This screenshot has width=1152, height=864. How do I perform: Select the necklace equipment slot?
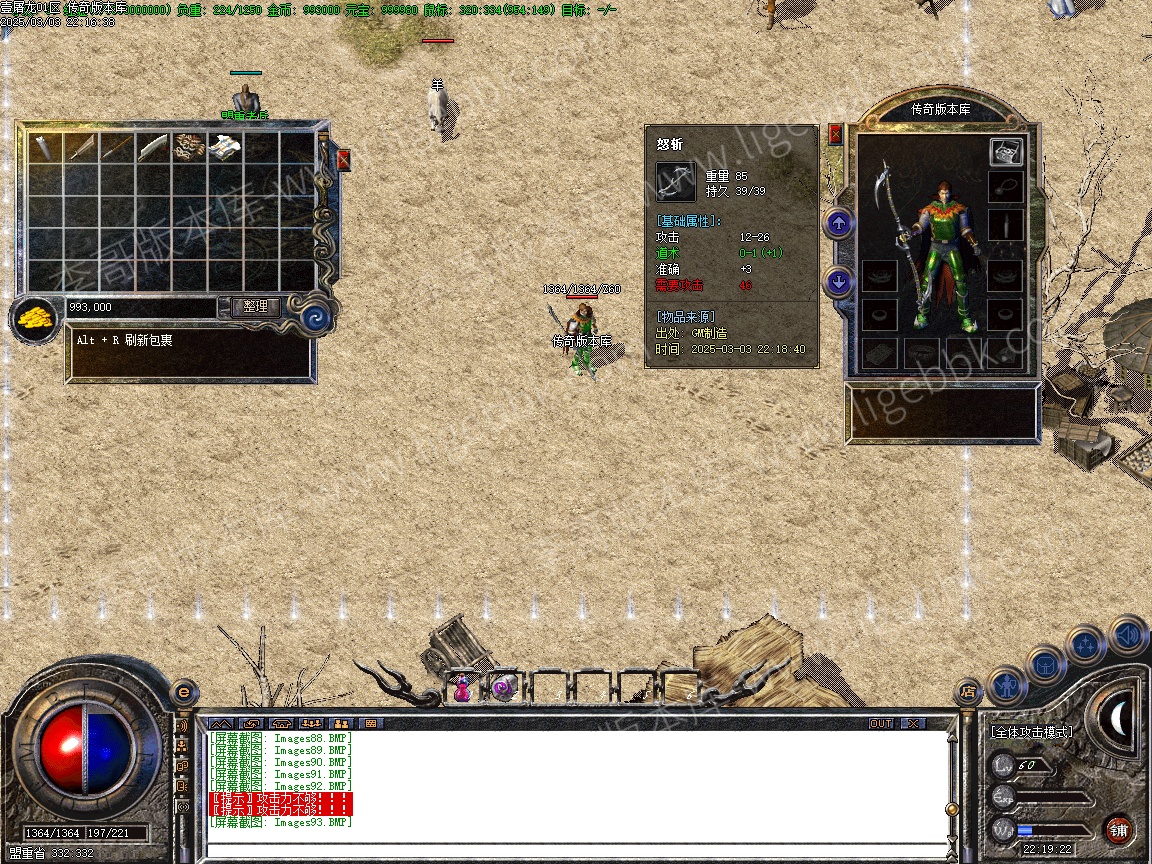(1006, 187)
